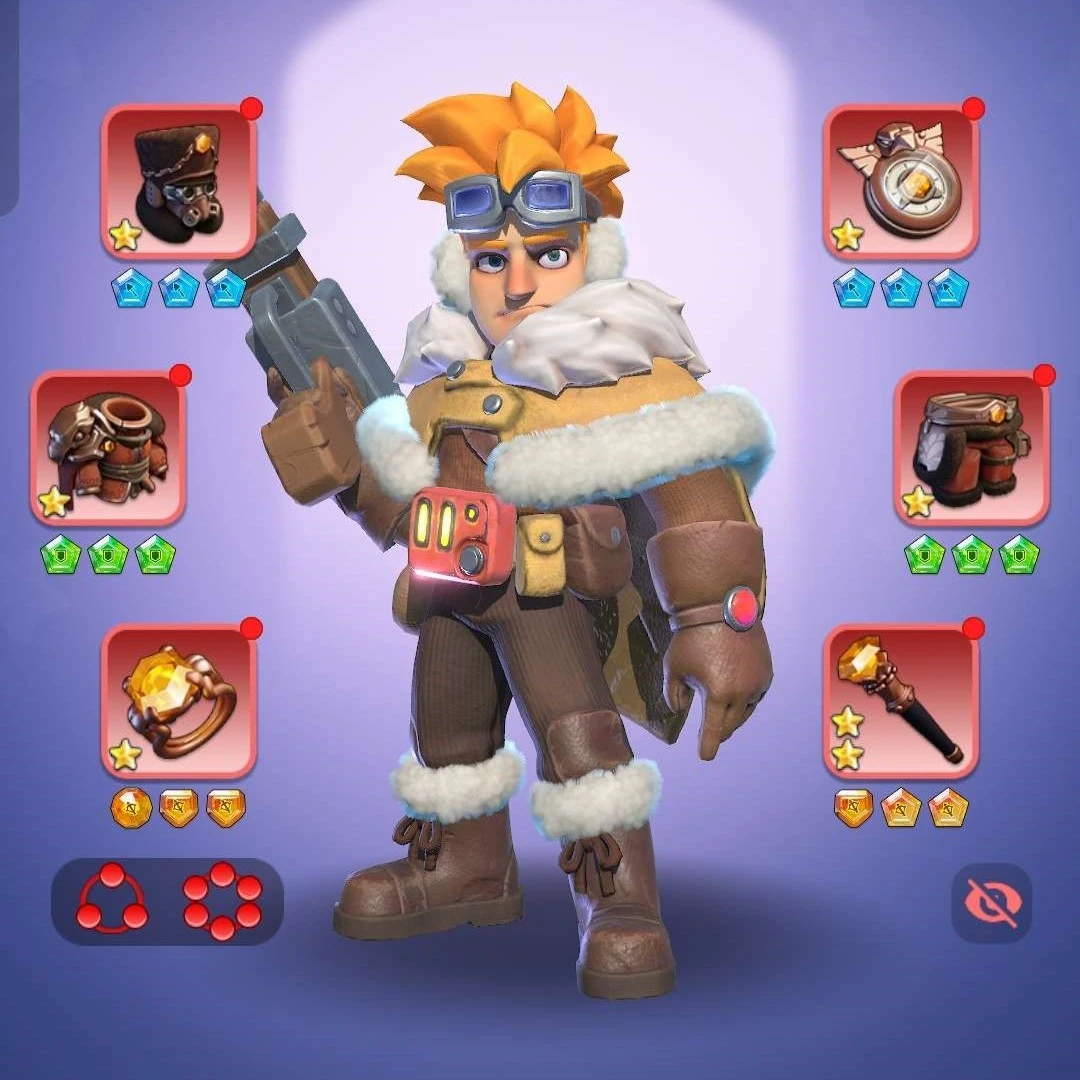Toggle the crossed-out eye visibility button
Viewport: 1080px width, 1080px height.
tap(991, 903)
